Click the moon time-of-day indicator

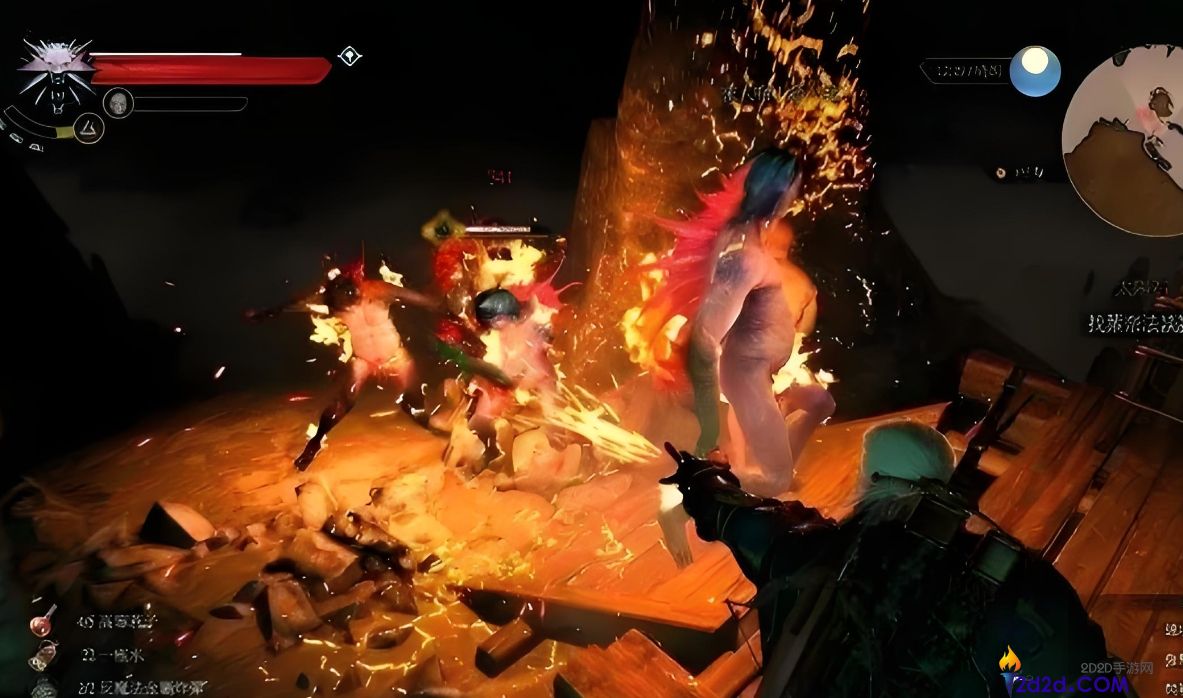click(1034, 71)
